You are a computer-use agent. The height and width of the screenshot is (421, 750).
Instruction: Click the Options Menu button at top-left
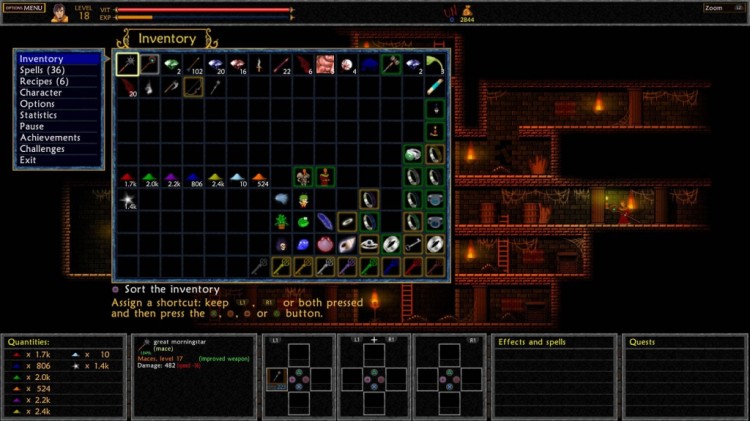(24, 8)
